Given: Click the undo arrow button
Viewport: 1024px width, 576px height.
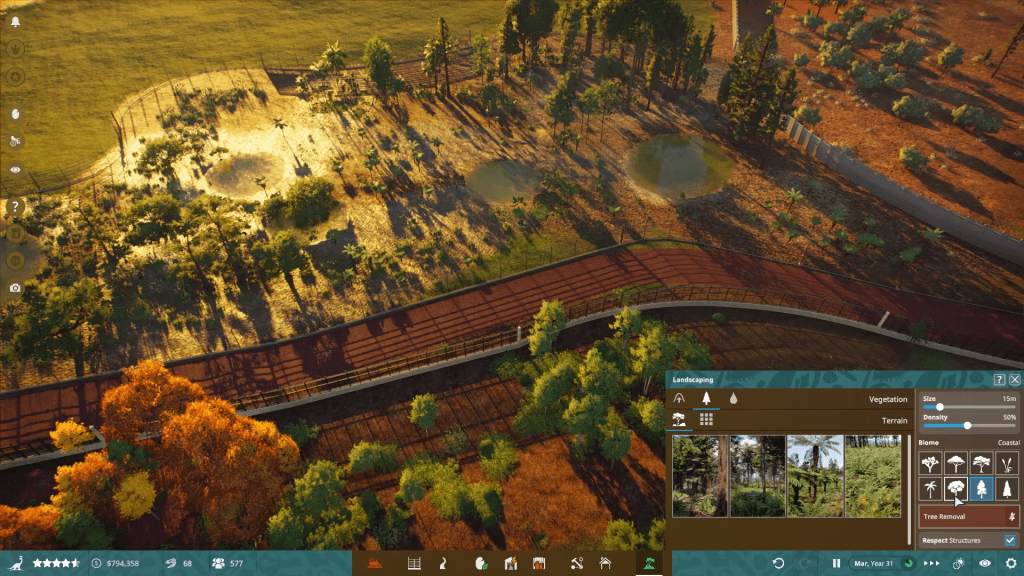Looking at the screenshot, I should [778, 564].
